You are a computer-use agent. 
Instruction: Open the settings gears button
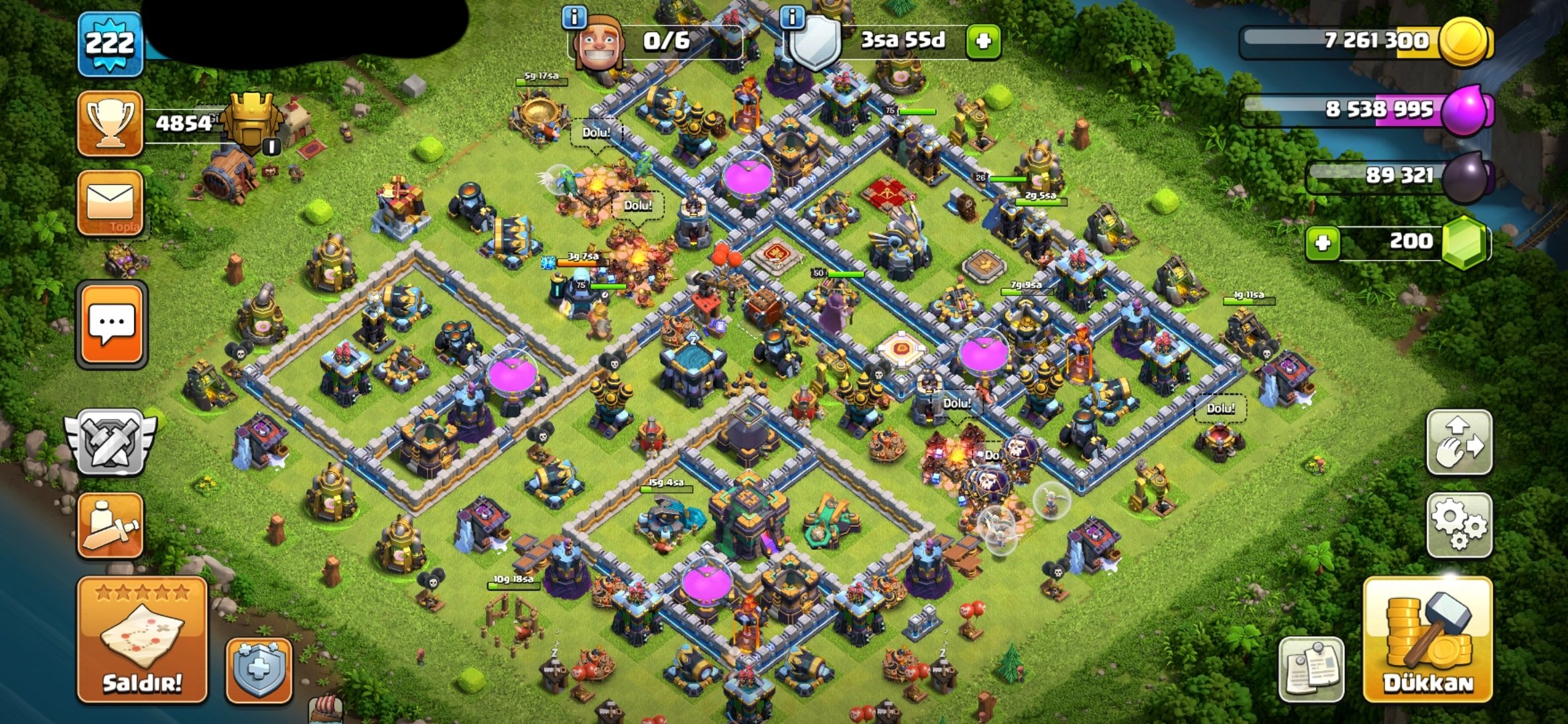click(1459, 526)
